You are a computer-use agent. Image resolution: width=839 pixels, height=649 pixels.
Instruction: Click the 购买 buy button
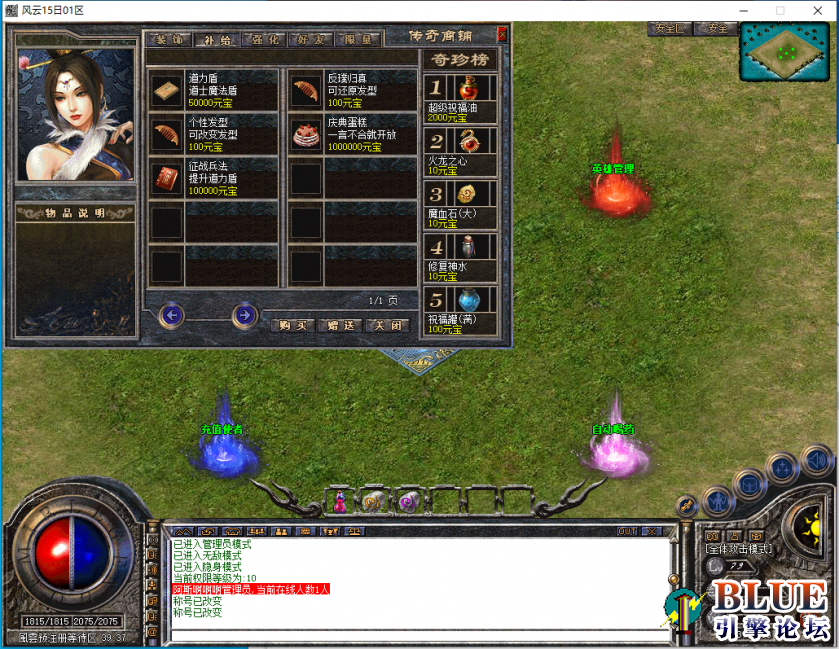[293, 325]
